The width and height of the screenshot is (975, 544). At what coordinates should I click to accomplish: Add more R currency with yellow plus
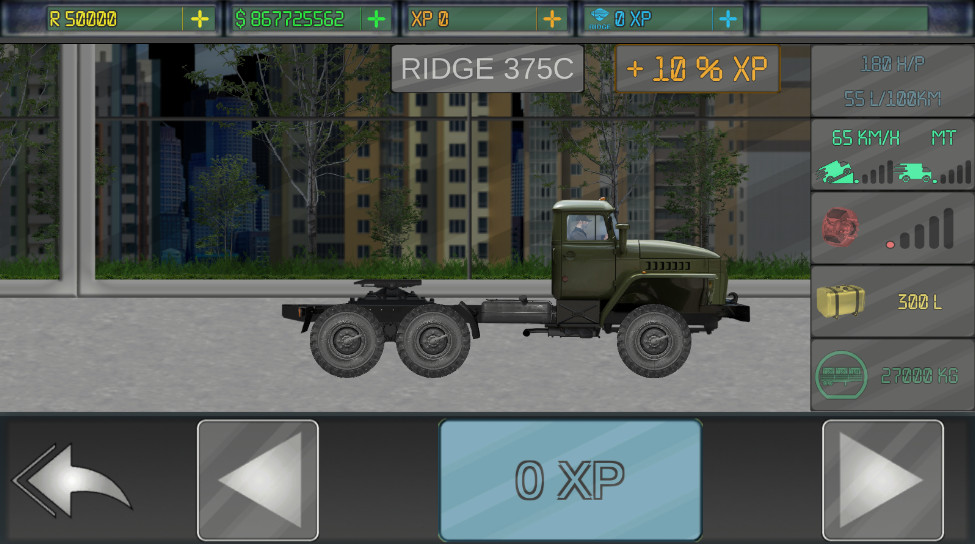pyautogui.click(x=200, y=19)
